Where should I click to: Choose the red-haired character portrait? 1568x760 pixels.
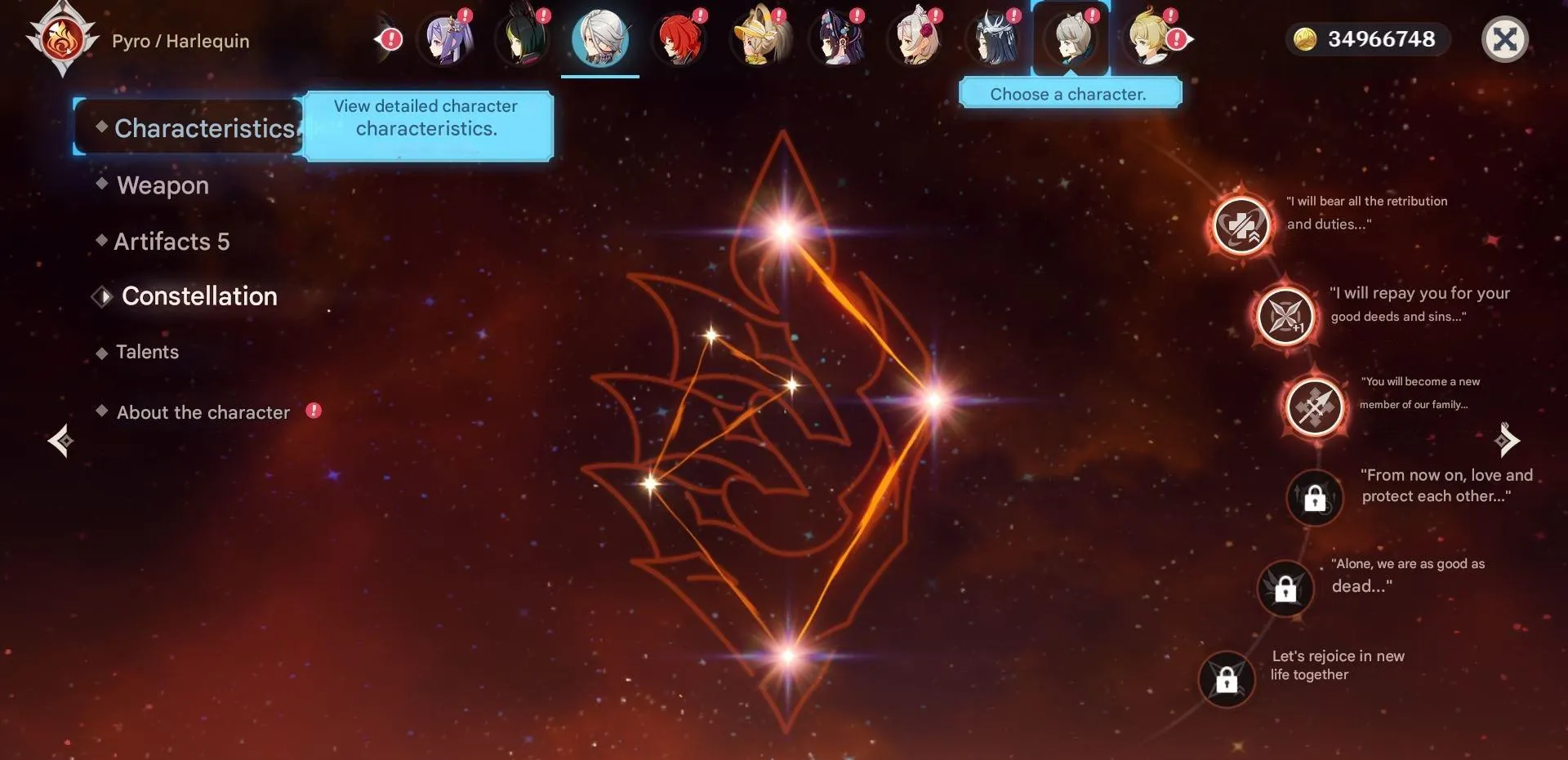tap(679, 39)
